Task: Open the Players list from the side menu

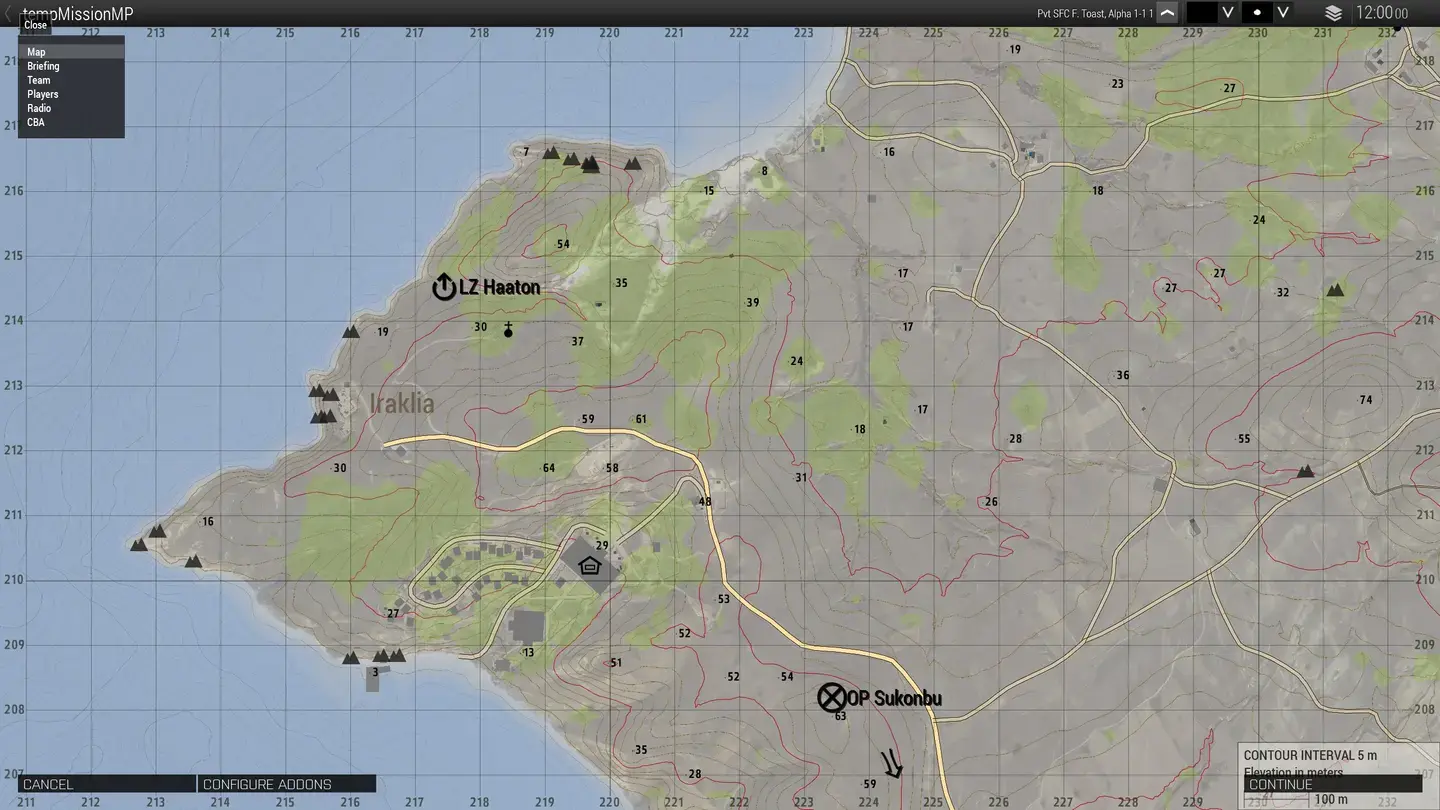Action: 43,93
